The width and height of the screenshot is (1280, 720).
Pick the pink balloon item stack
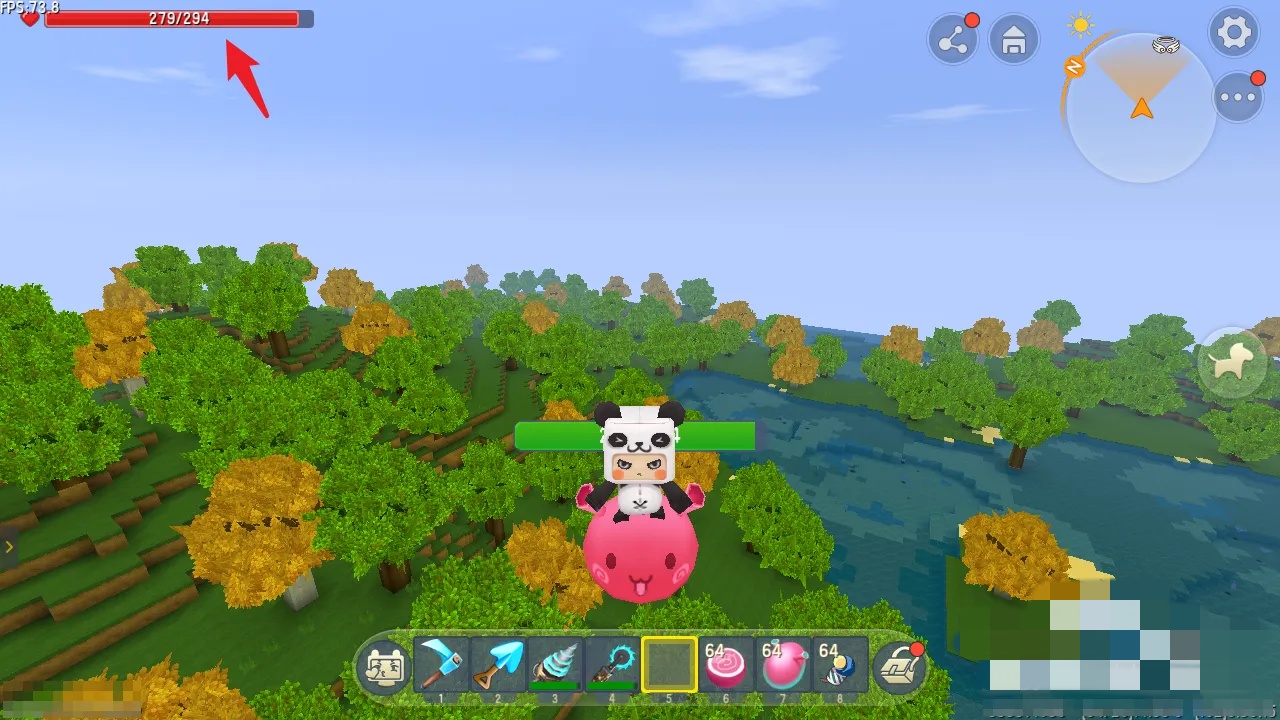pyautogui.click(x=783, y=665)
